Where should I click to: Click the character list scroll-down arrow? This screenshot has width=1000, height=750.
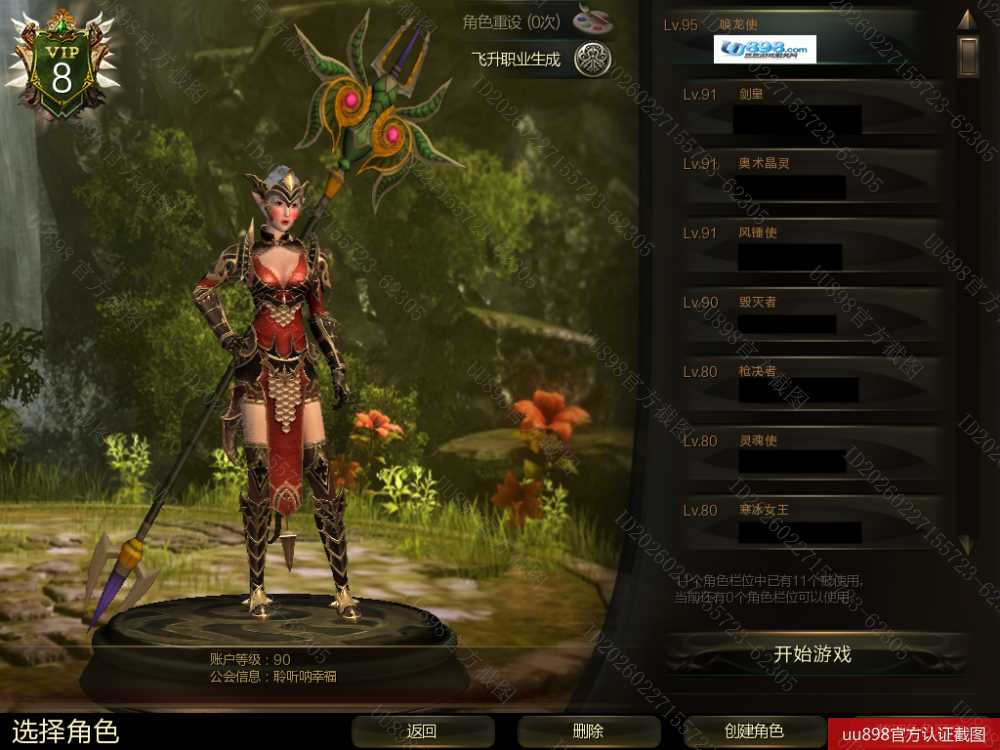pos(966,545)
